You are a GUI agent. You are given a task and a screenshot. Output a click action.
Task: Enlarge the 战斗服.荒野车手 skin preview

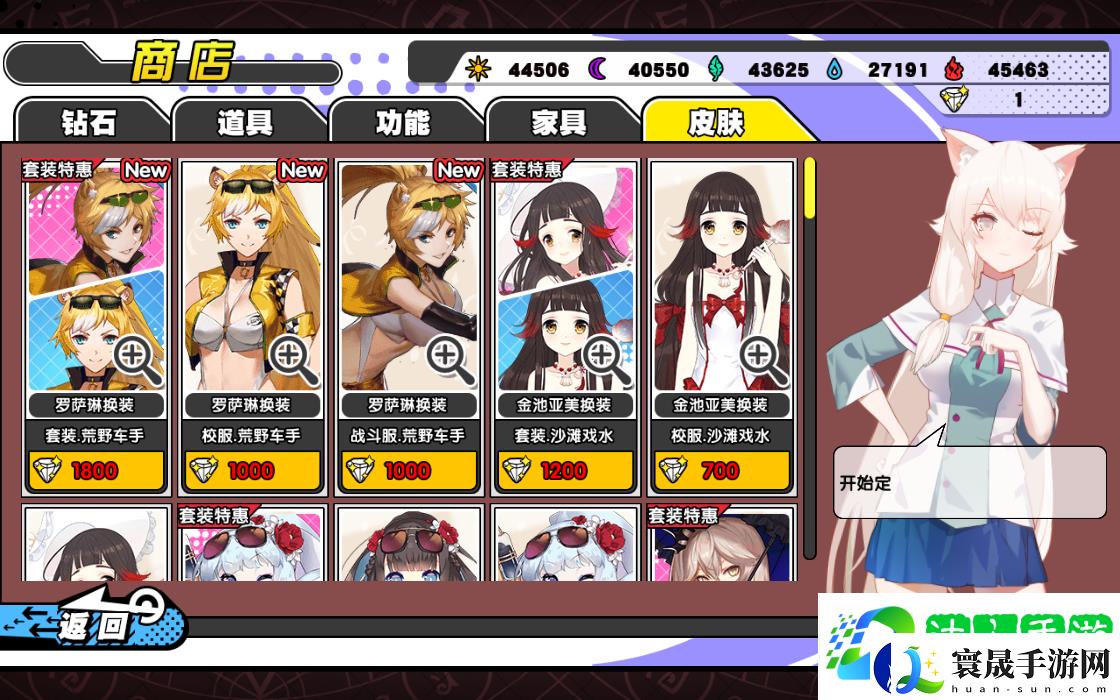click(x=450, y=359)
